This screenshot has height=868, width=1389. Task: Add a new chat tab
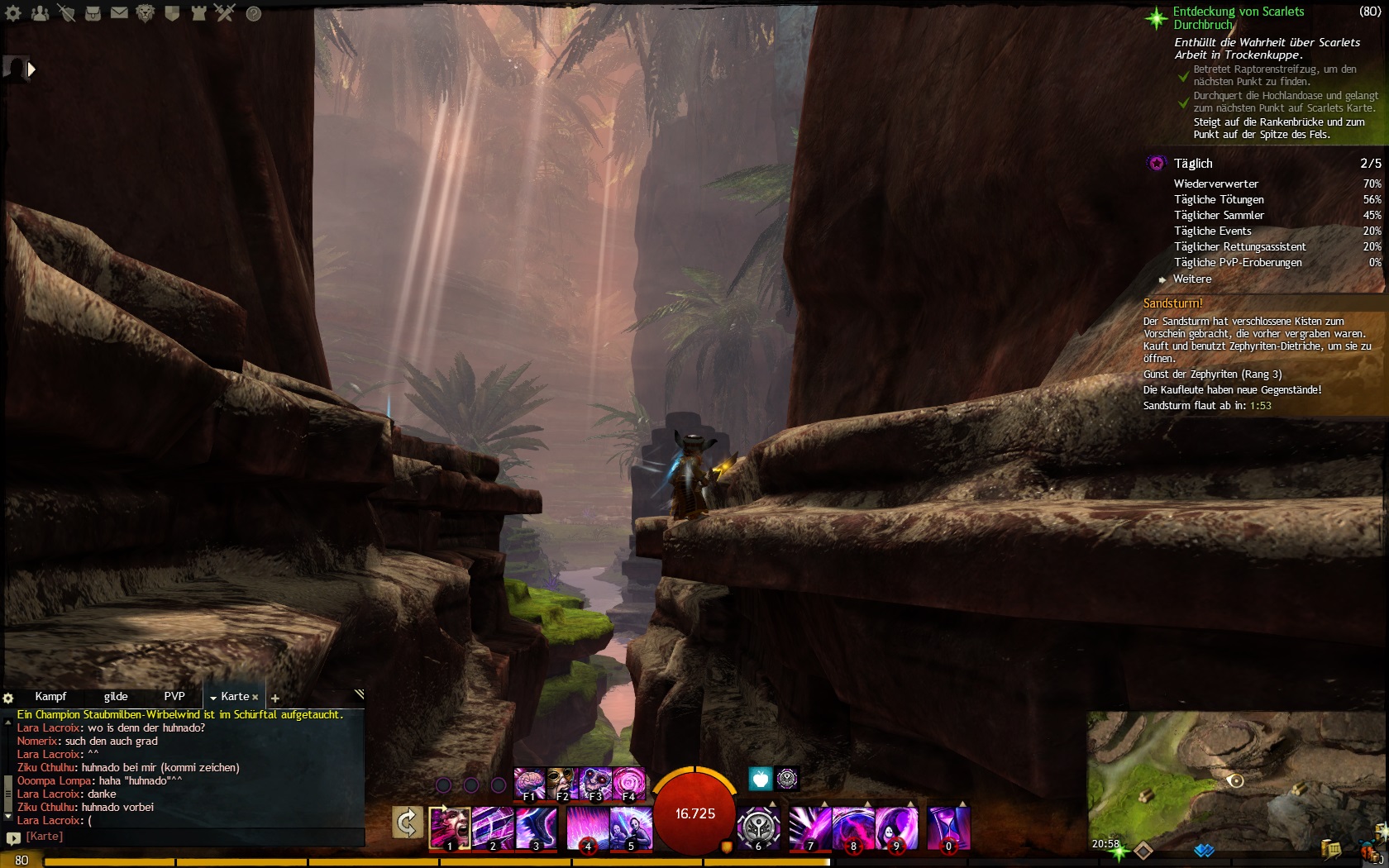275,699
